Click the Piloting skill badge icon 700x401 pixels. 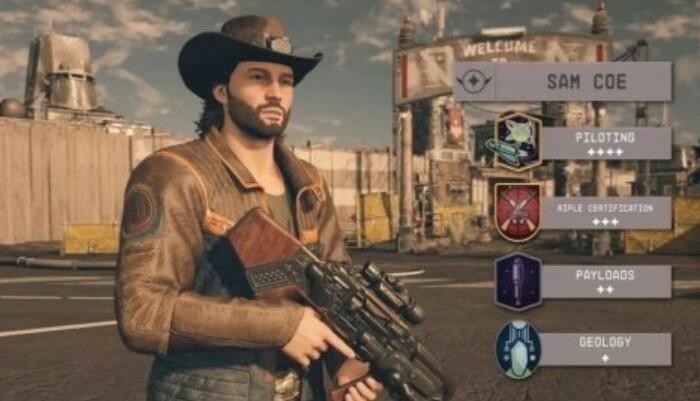[x=517, y=142]
